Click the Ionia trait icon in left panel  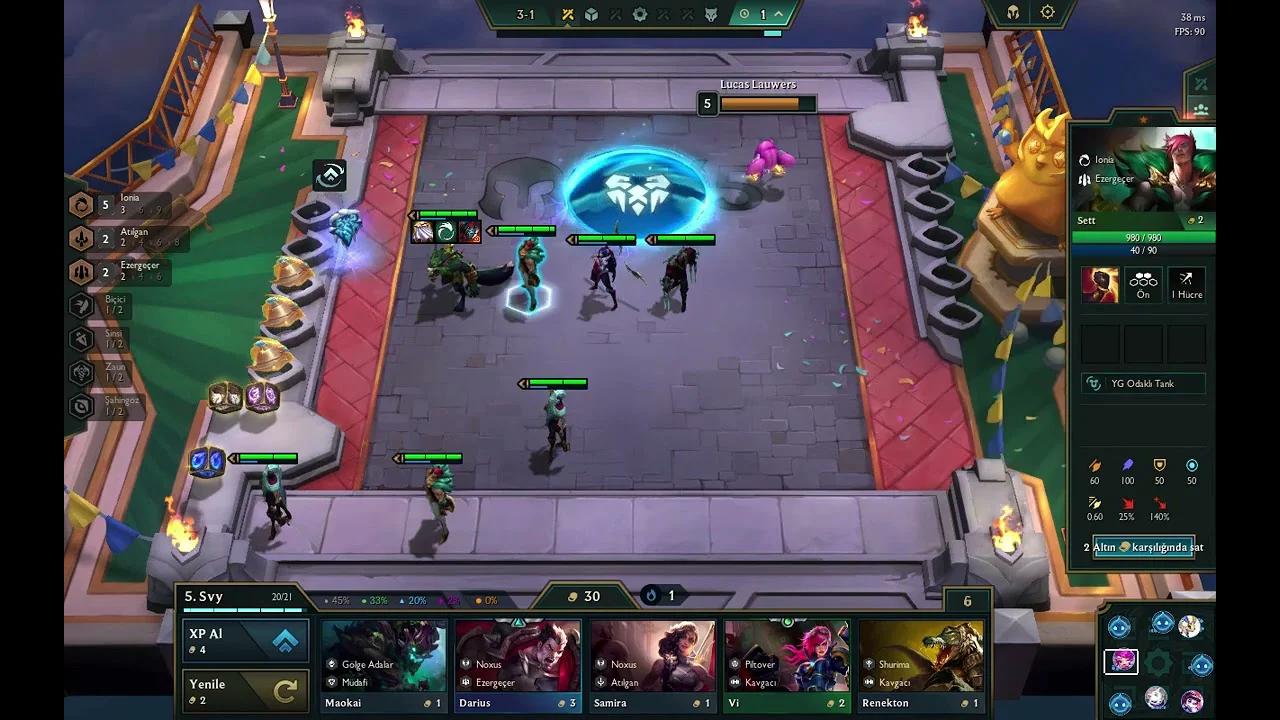(x=80, y=205)
